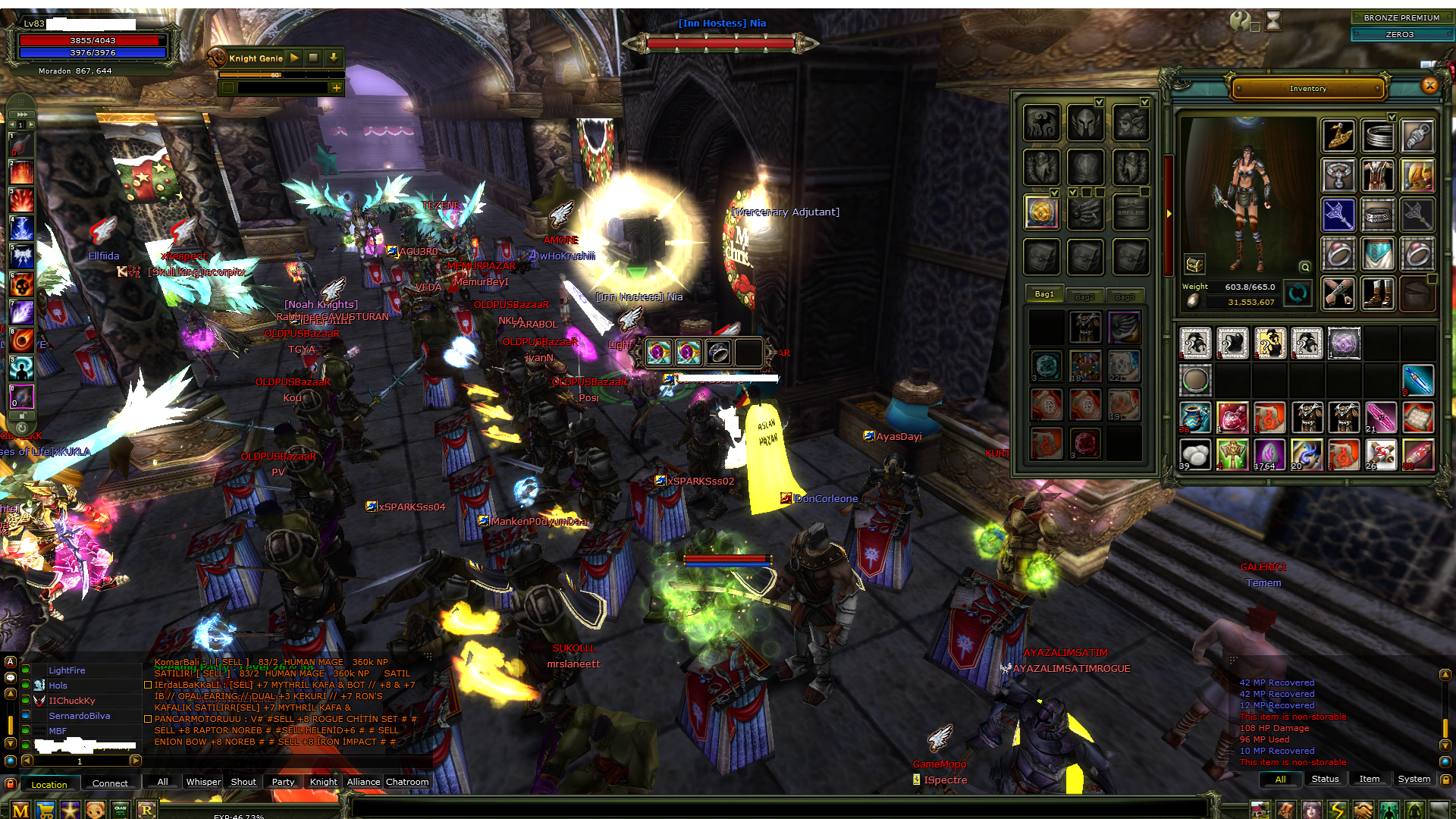This screenshot has width=1456, height=819.
Task: Click the Connect button on the chat bar
Action: point(110,783)
